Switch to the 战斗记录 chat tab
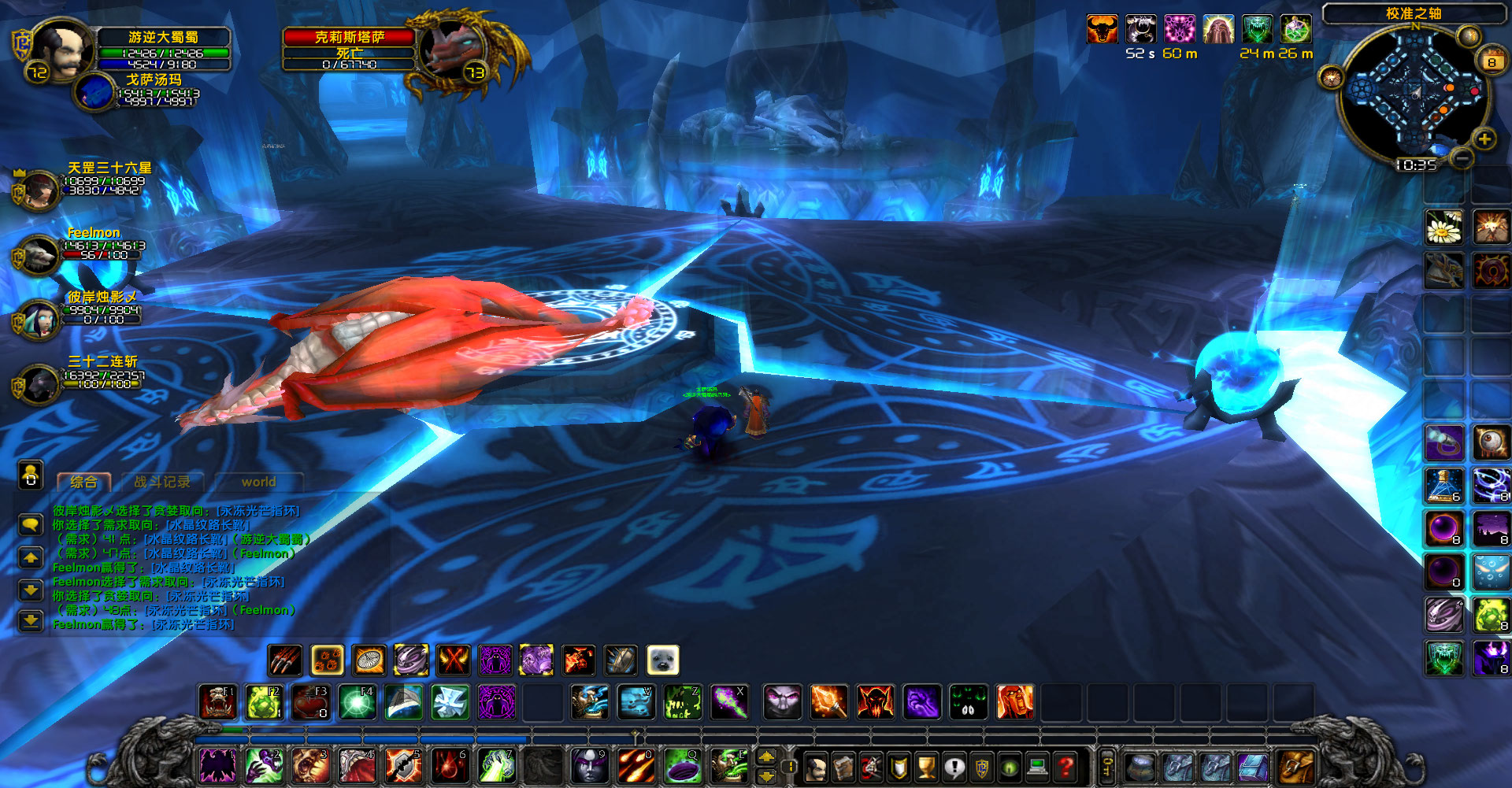Image resolution: width=1512 pixels, height=788 pixels. [x=162, y=482]
